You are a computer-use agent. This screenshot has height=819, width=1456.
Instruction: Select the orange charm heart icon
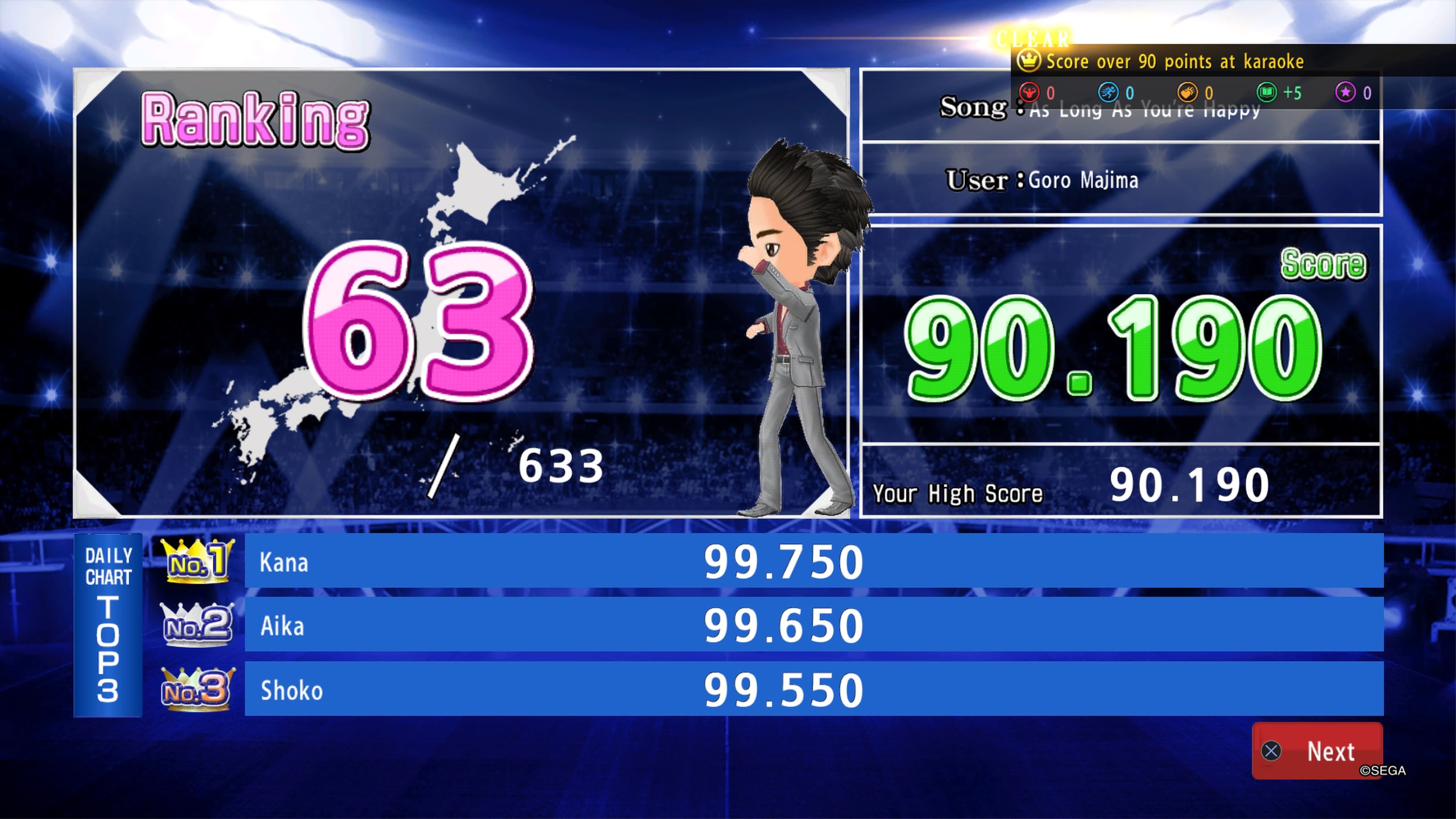click(1187, 93)
